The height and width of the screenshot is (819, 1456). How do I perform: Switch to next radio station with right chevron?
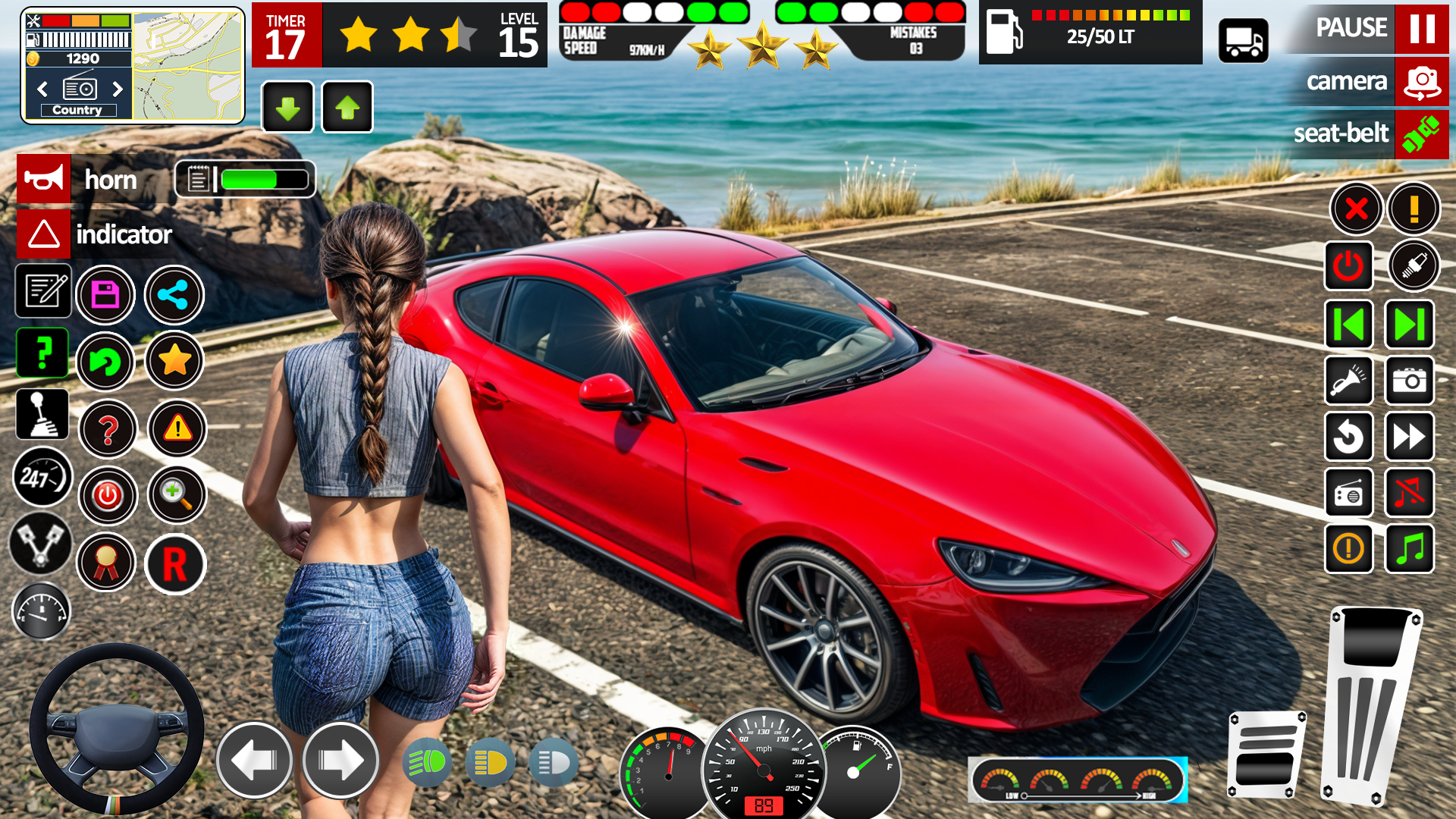(118, 89)
